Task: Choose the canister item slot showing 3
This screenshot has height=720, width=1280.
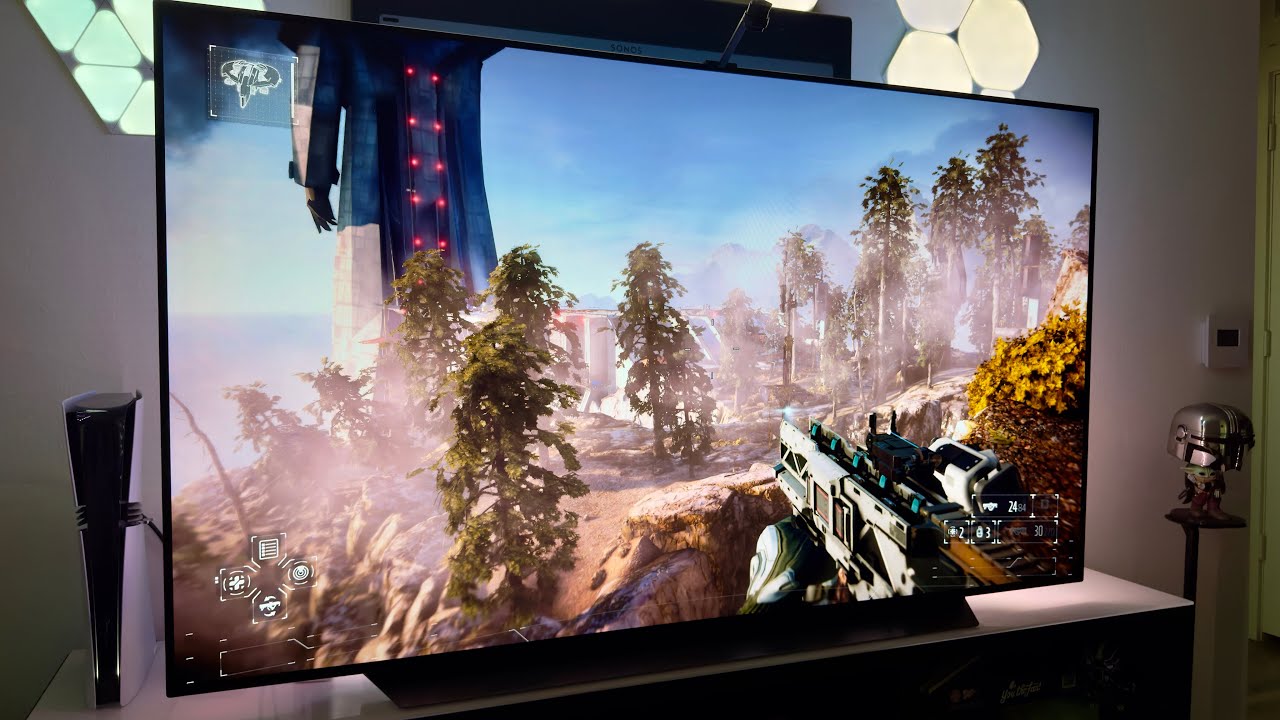Action: click(983, 531)
